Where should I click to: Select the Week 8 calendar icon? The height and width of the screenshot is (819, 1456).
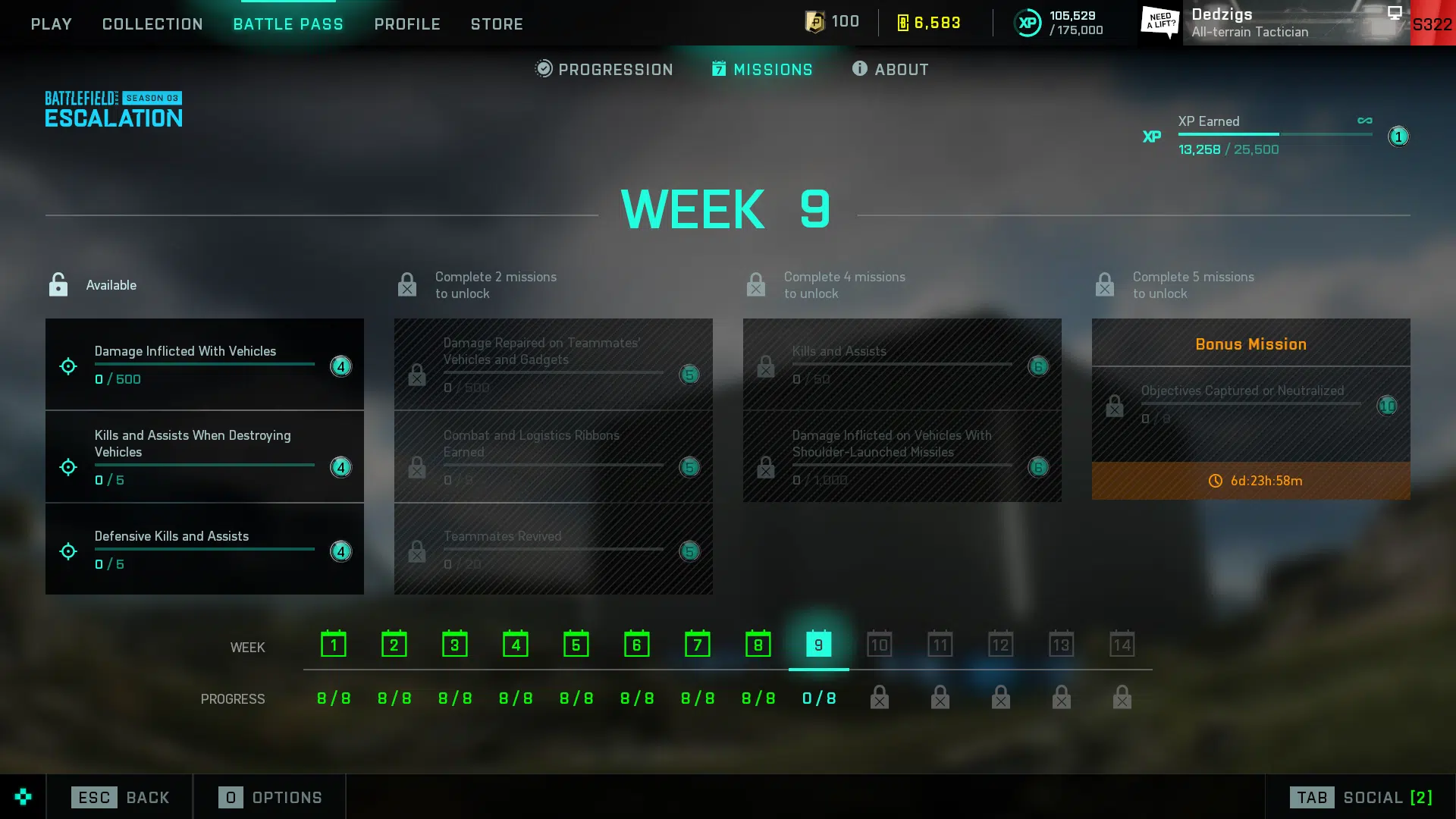tap(758, 645)
